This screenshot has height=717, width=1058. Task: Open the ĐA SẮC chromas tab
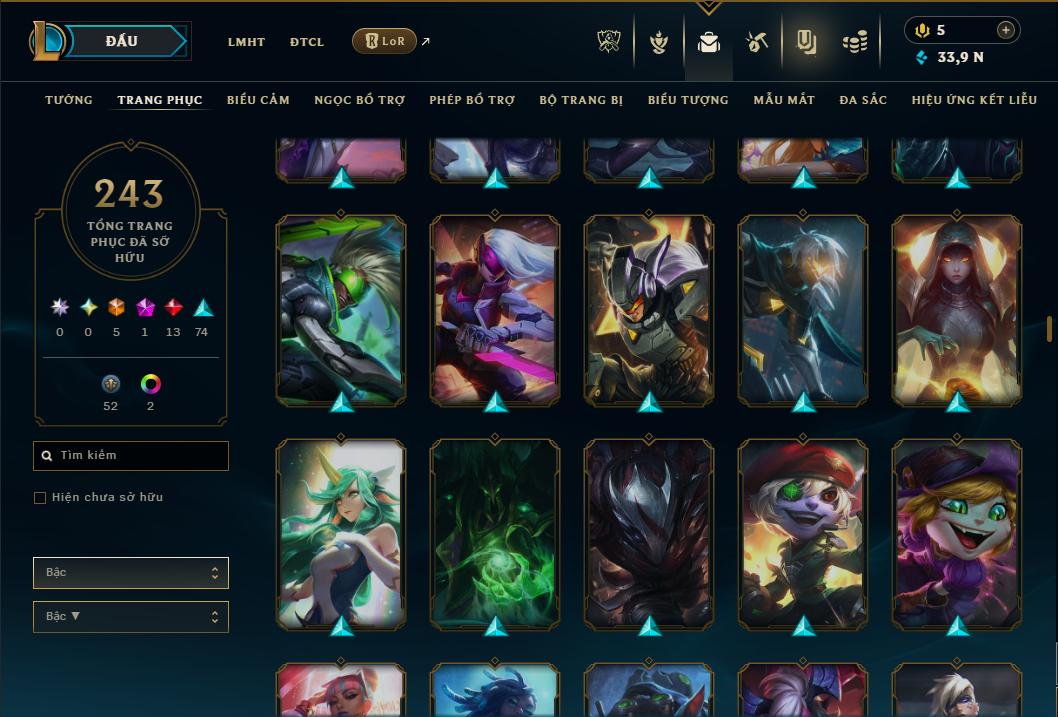(863, 100)
